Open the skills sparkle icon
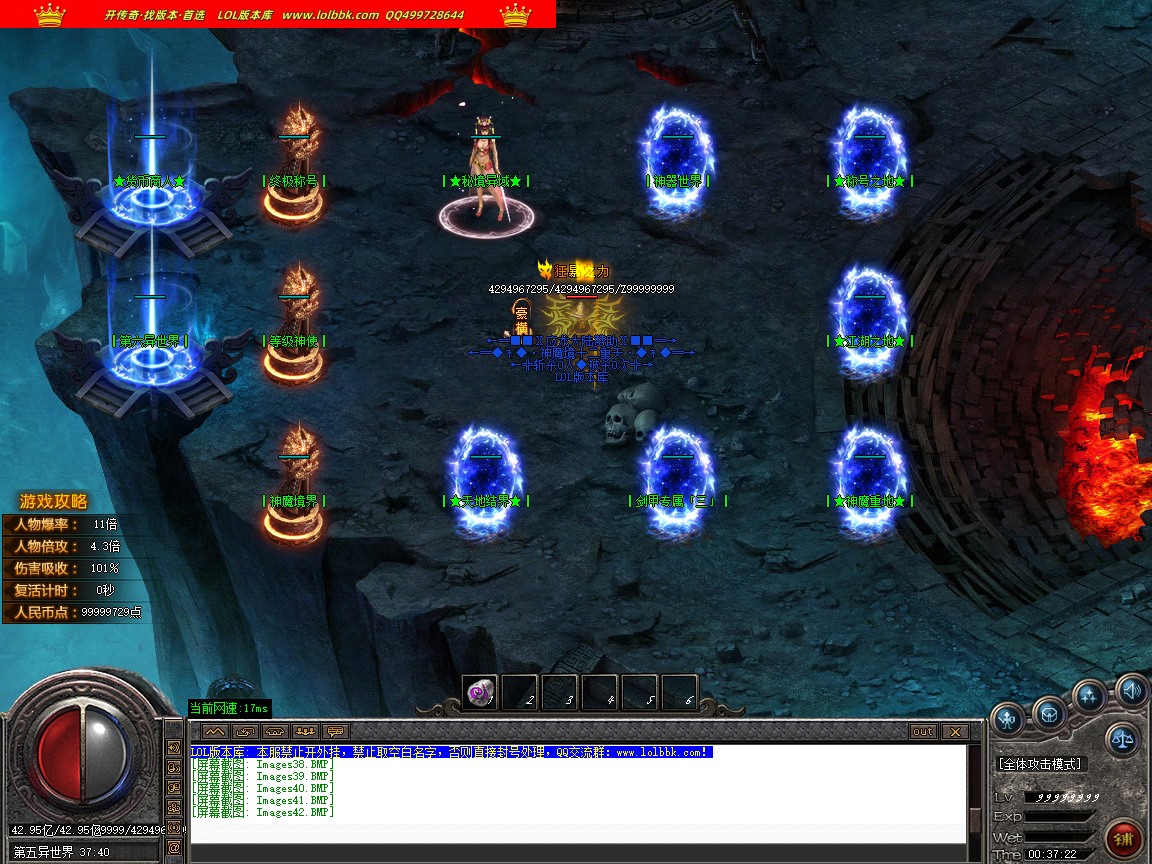The width and height of the screenshot is (1152, 864). (x=1089, y=695)
